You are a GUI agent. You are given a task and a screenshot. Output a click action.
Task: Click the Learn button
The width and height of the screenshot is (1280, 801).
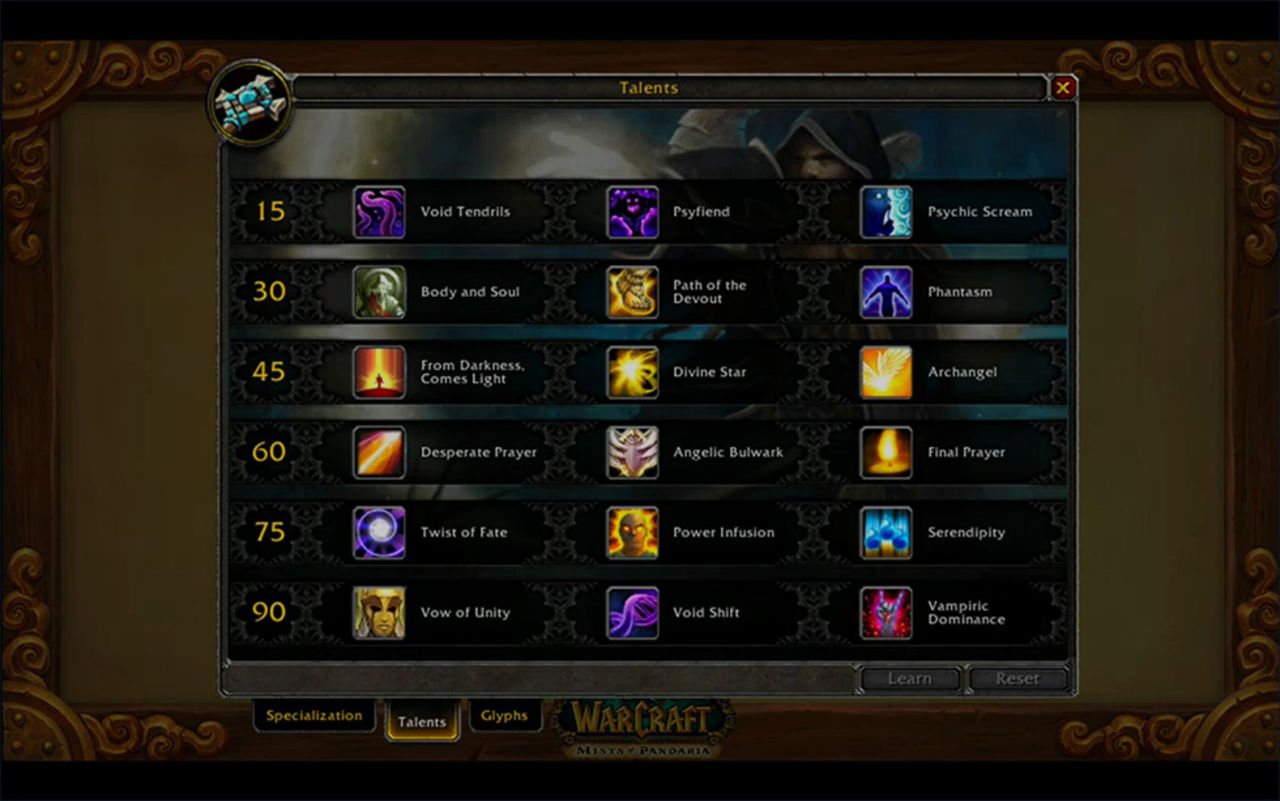tap(910, 679)
